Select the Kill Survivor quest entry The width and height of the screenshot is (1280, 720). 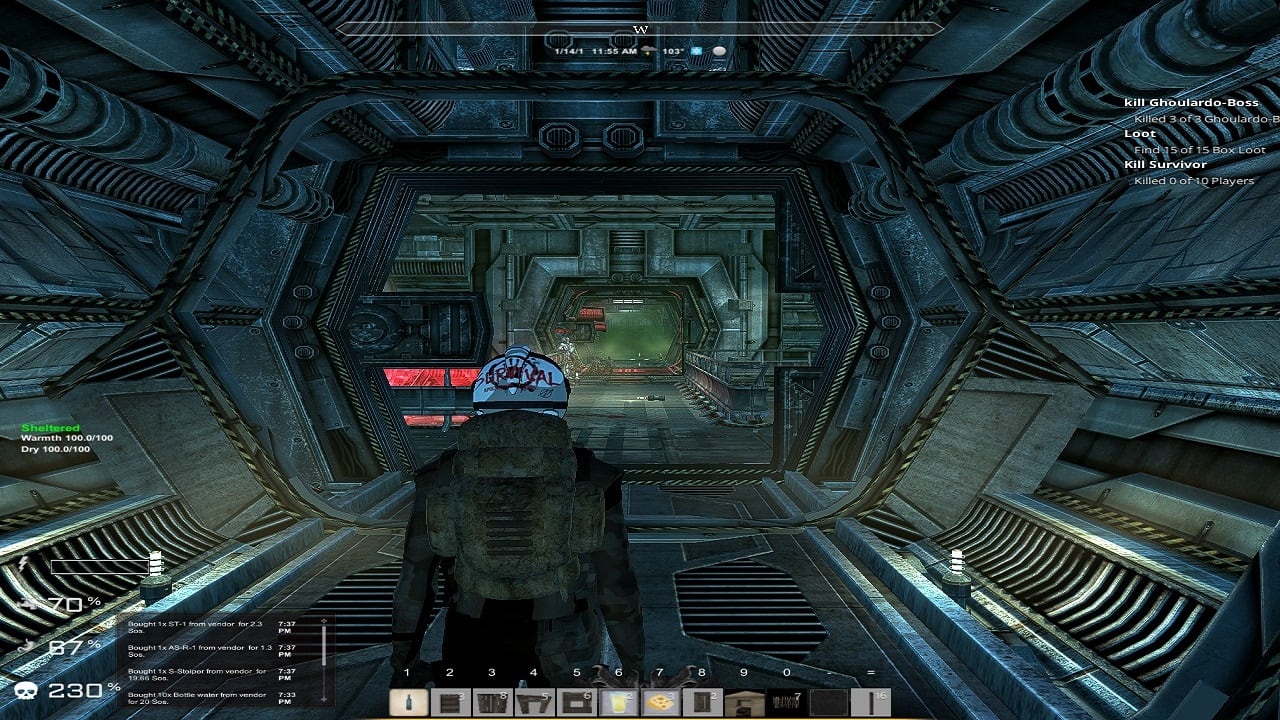(x=1165, y=165)
